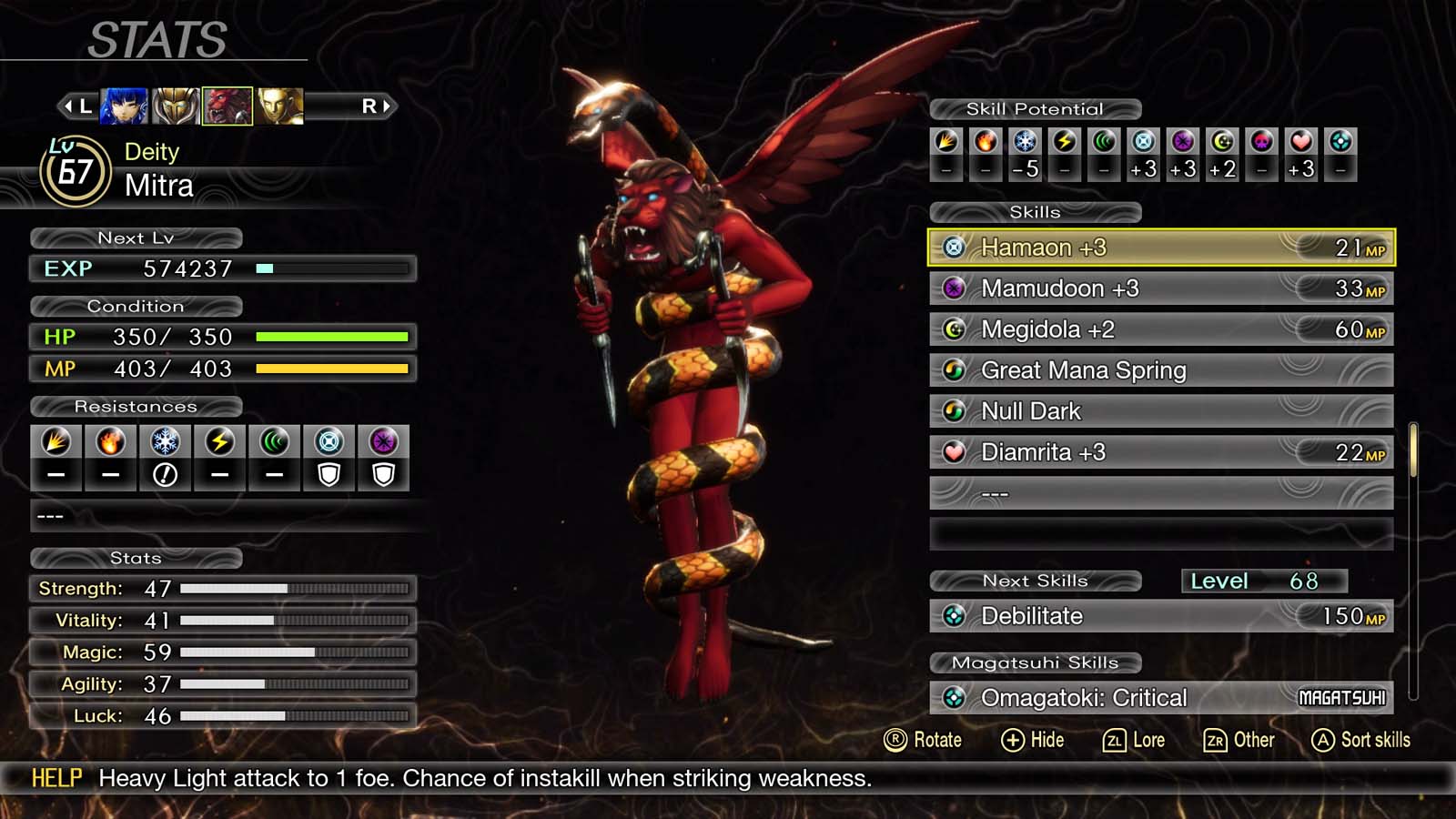The height and width of the screenshot is (819, 1456).
Task: Sort skills in the list
Action: pos(1361,740)
